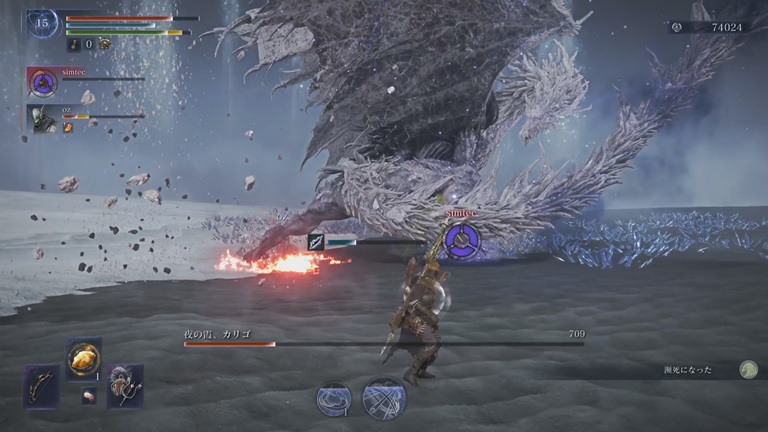The height and width of the screenshot is (432, 768).
Task: Click the status buildup icon near the boss
Action: pyautogui.click(x=316, y=241)
